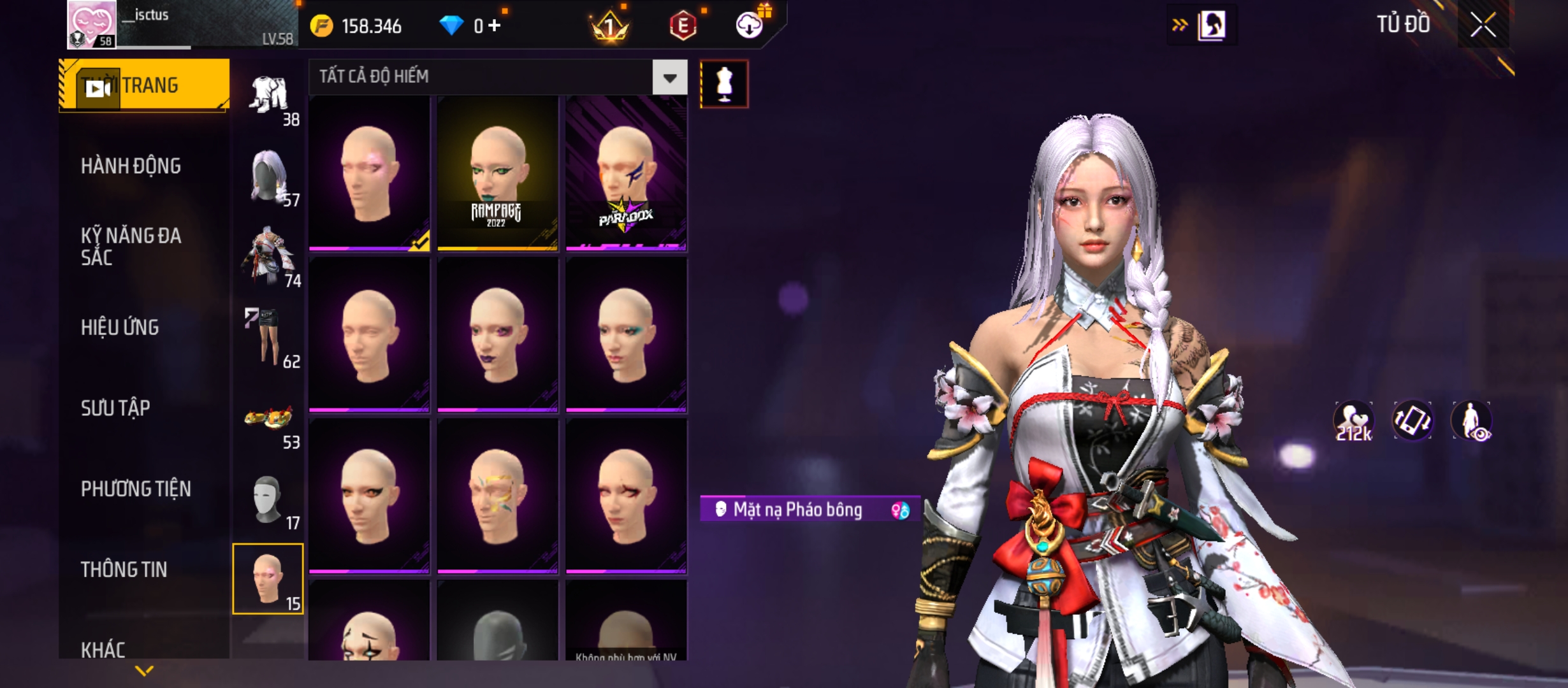Select the Rampage 2022 face paint
This screenshot has height=688, width=1568.
497,173
